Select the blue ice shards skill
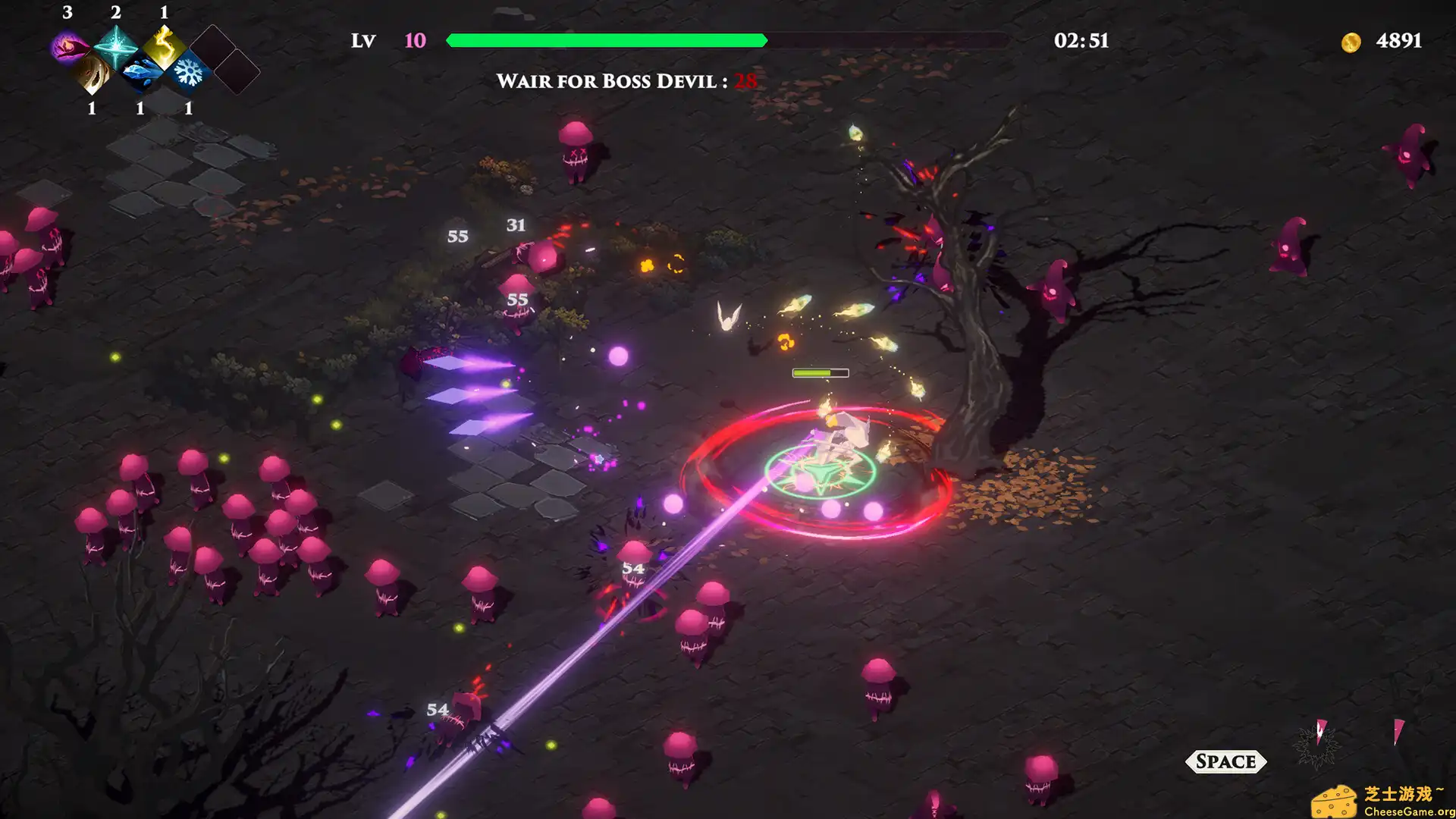The width and height of the screenshot is (1456, 819). click(141, 73)
